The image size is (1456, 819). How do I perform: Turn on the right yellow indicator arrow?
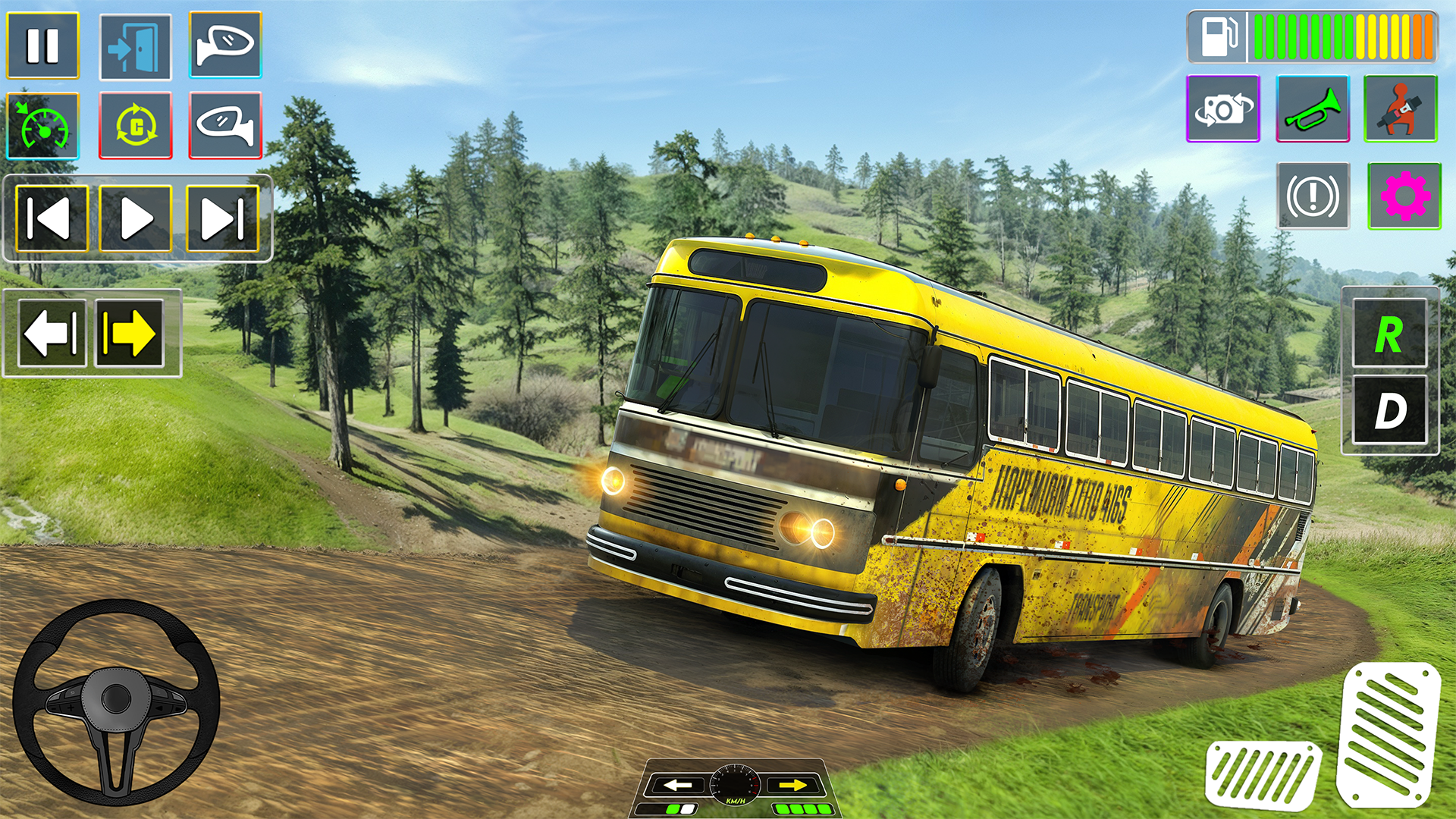click(x=129, y=333)
